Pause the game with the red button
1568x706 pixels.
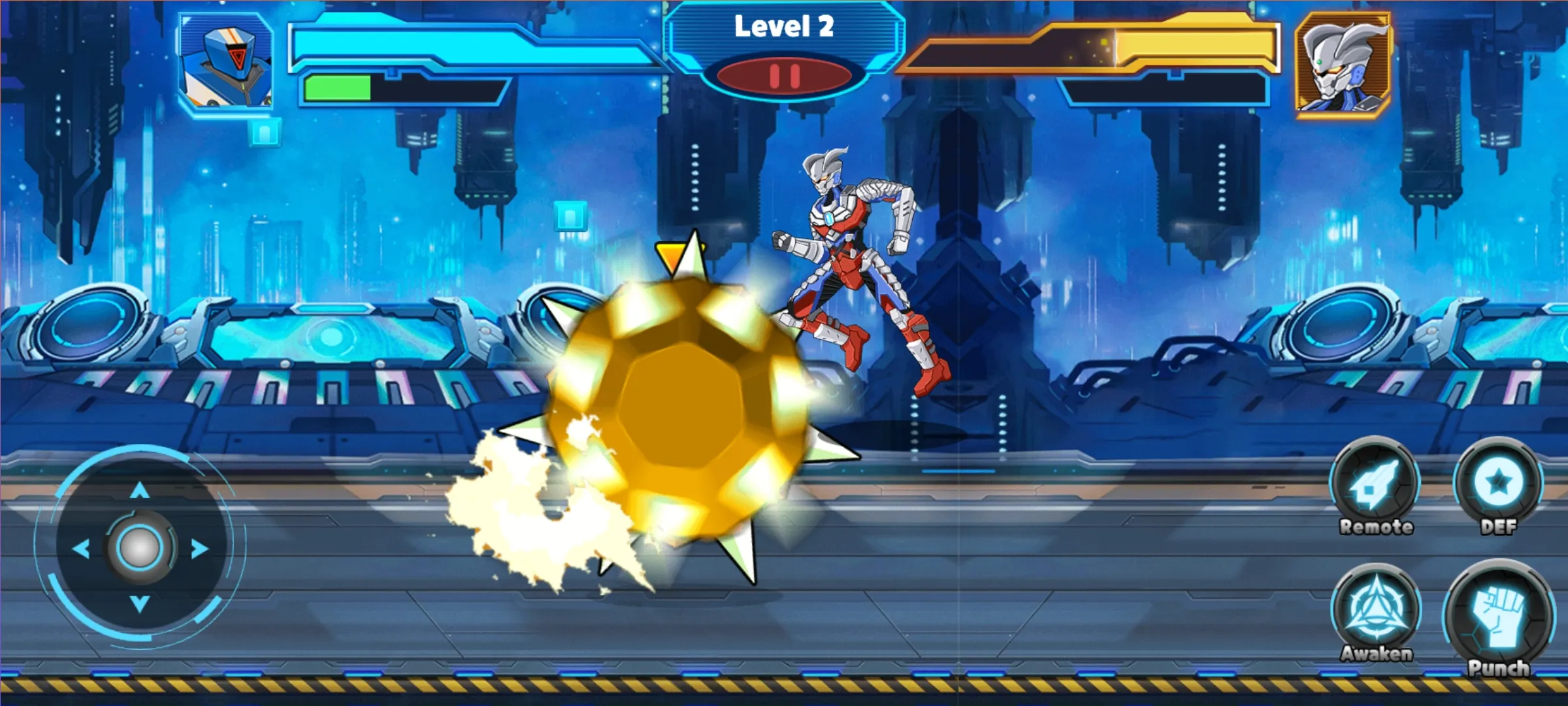[x=784, y=76]
